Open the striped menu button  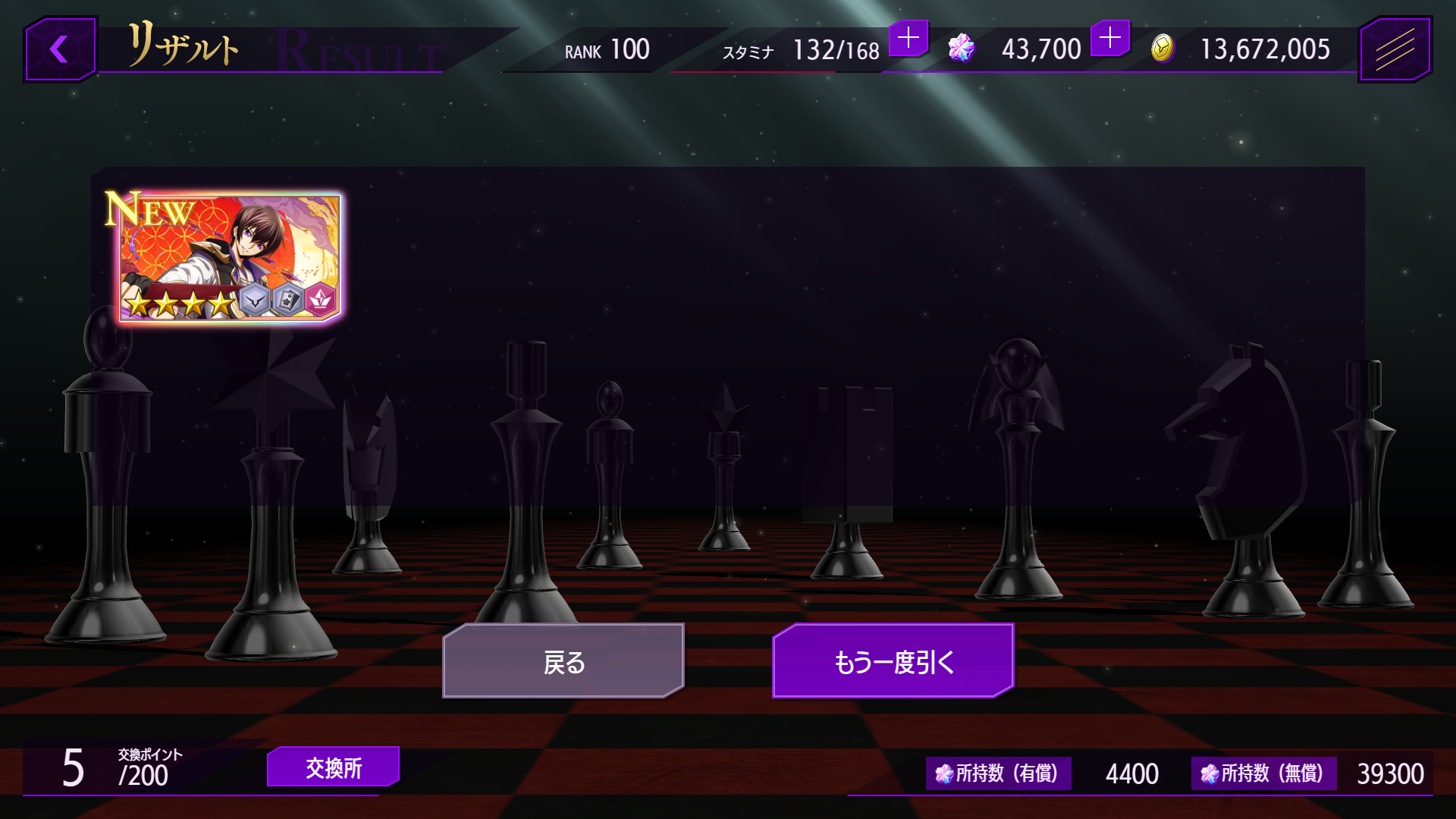click(1395, 50)
